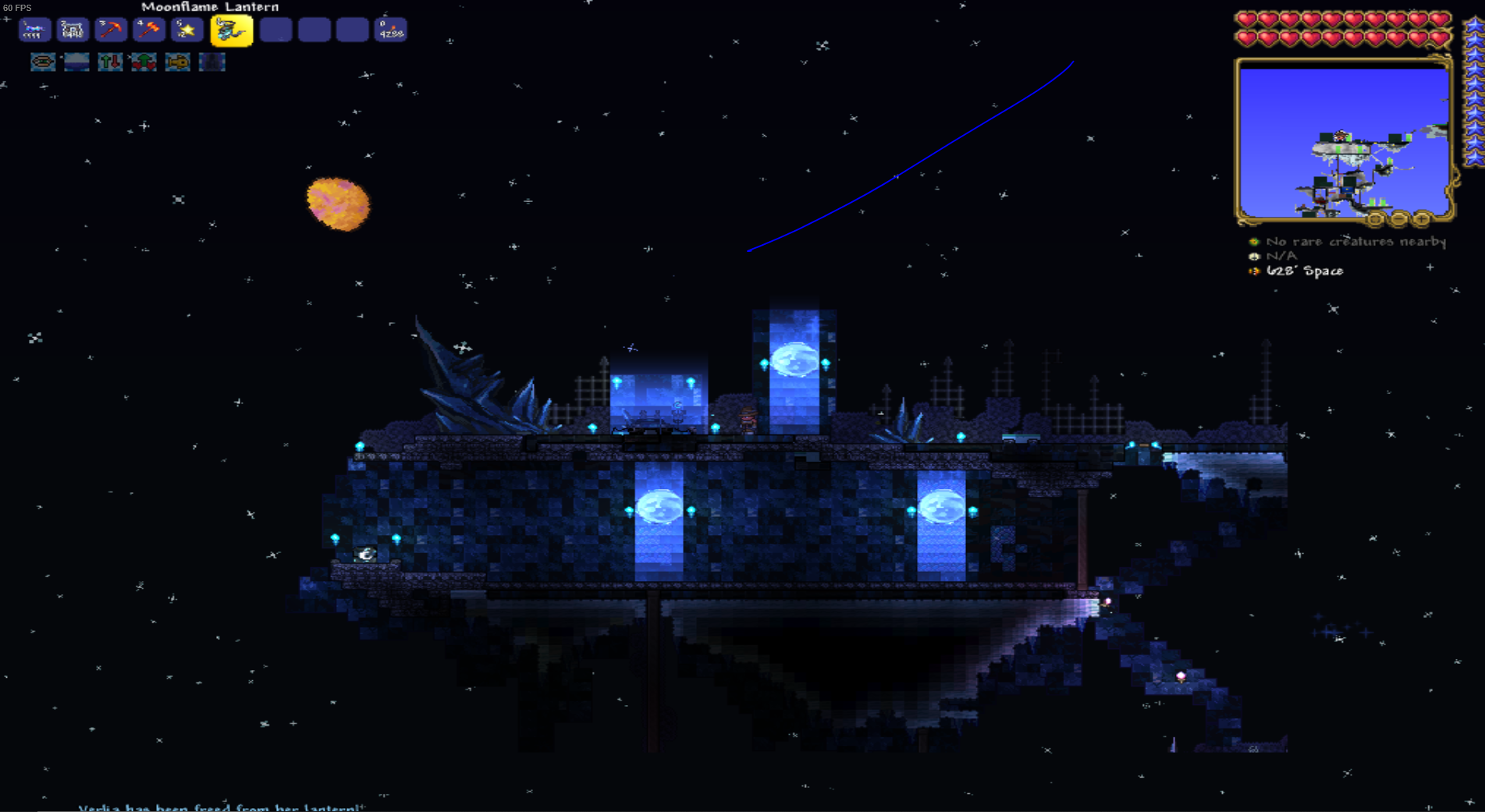The height and width of the screenshot is (812, 1485).
Task: Select the second hotbar slot item
Action: (73, 30)
